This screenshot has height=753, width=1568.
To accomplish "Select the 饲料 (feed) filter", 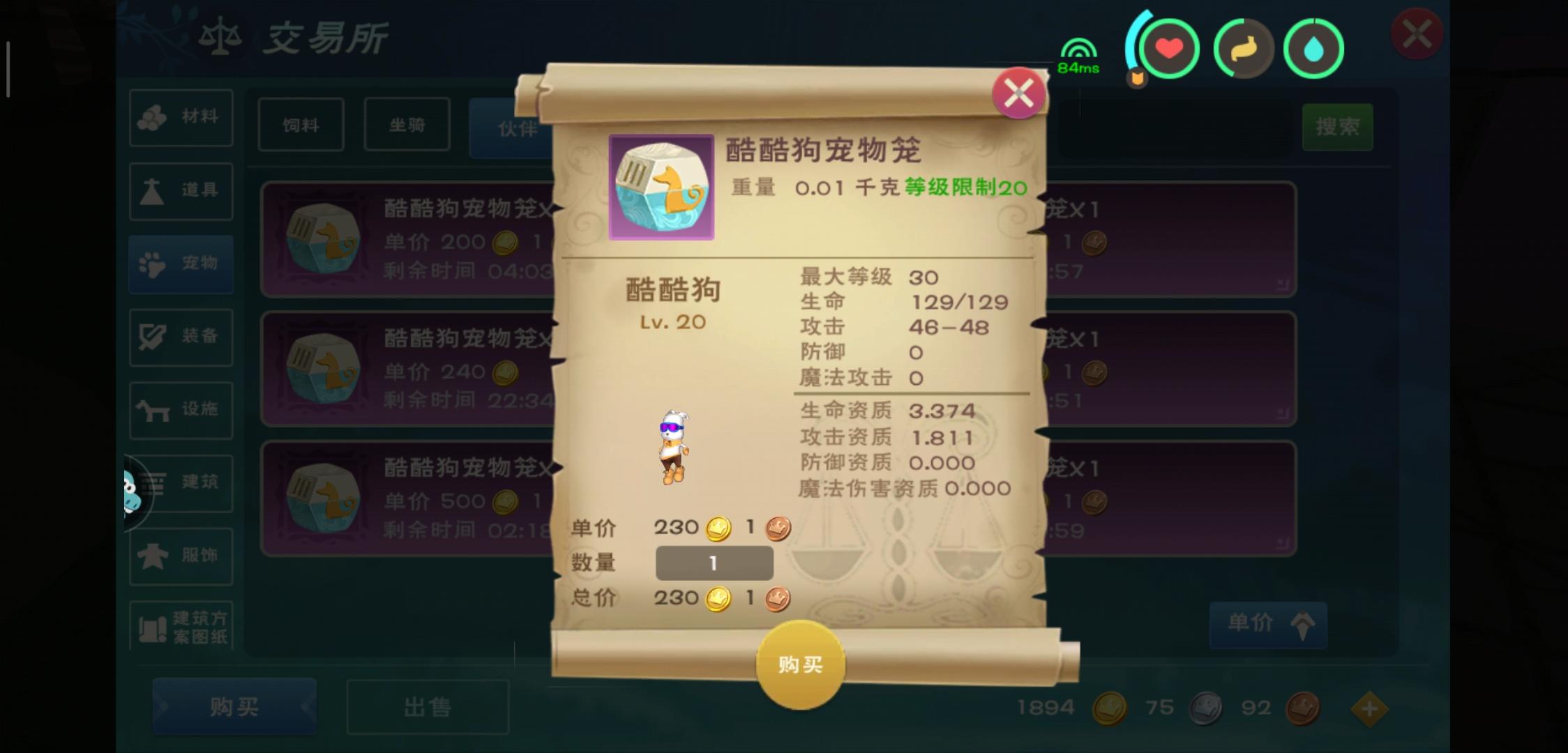I will pos(301,125).
